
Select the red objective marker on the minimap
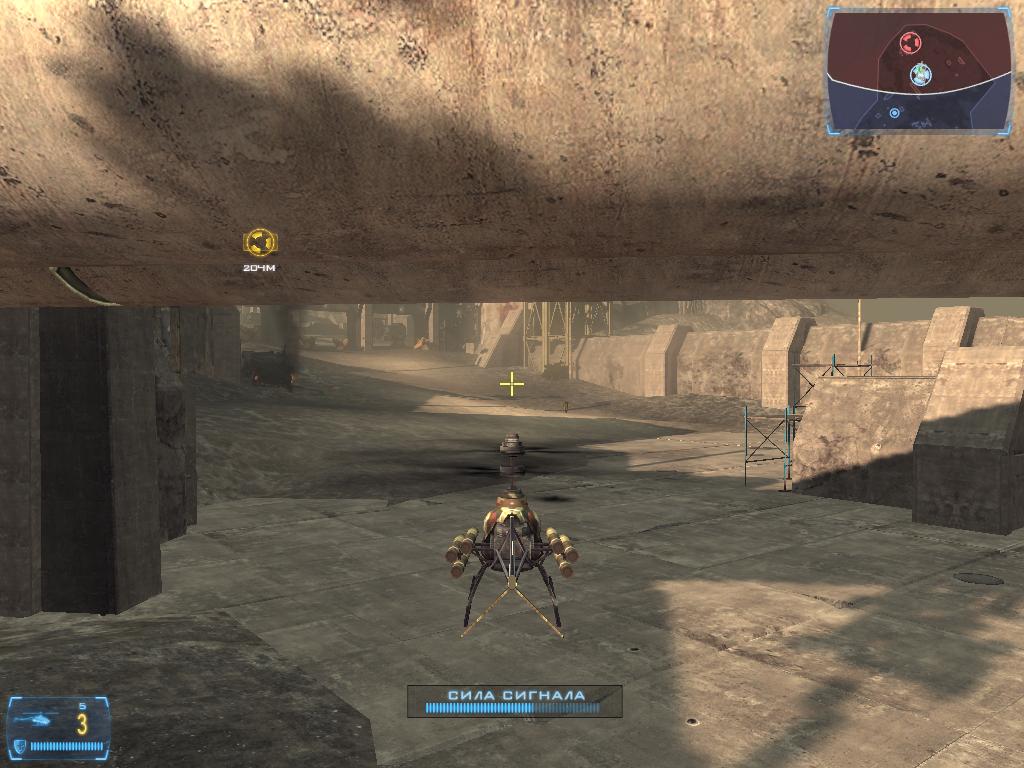pyautogui.click(x=908, y=42)
